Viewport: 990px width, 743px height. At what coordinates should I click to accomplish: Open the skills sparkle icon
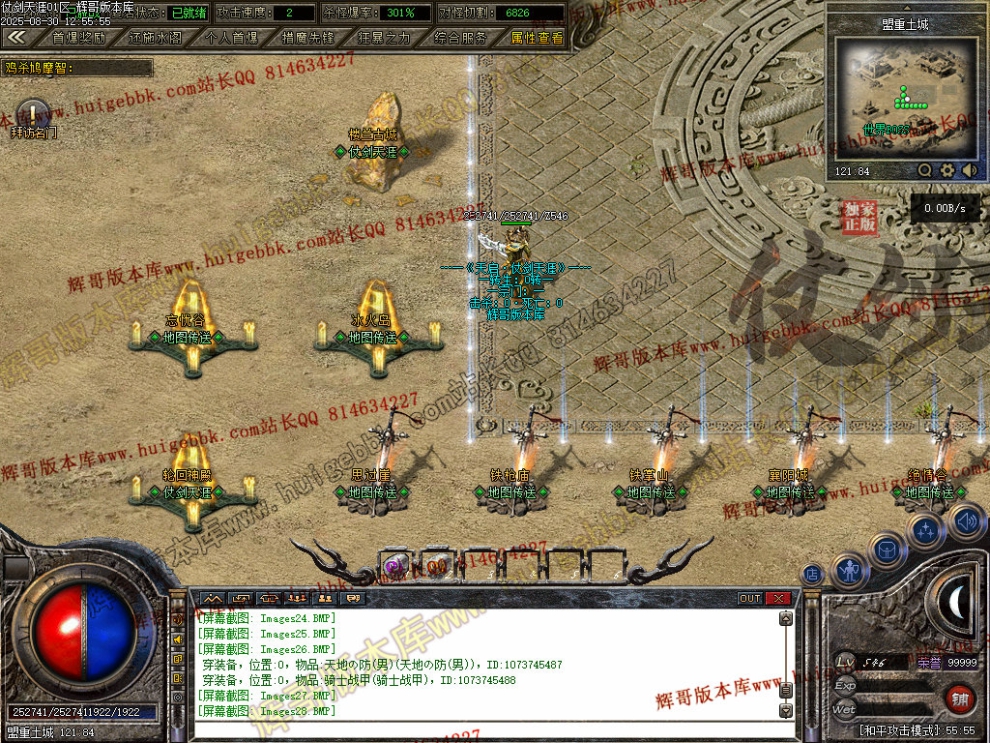[926, 530]
